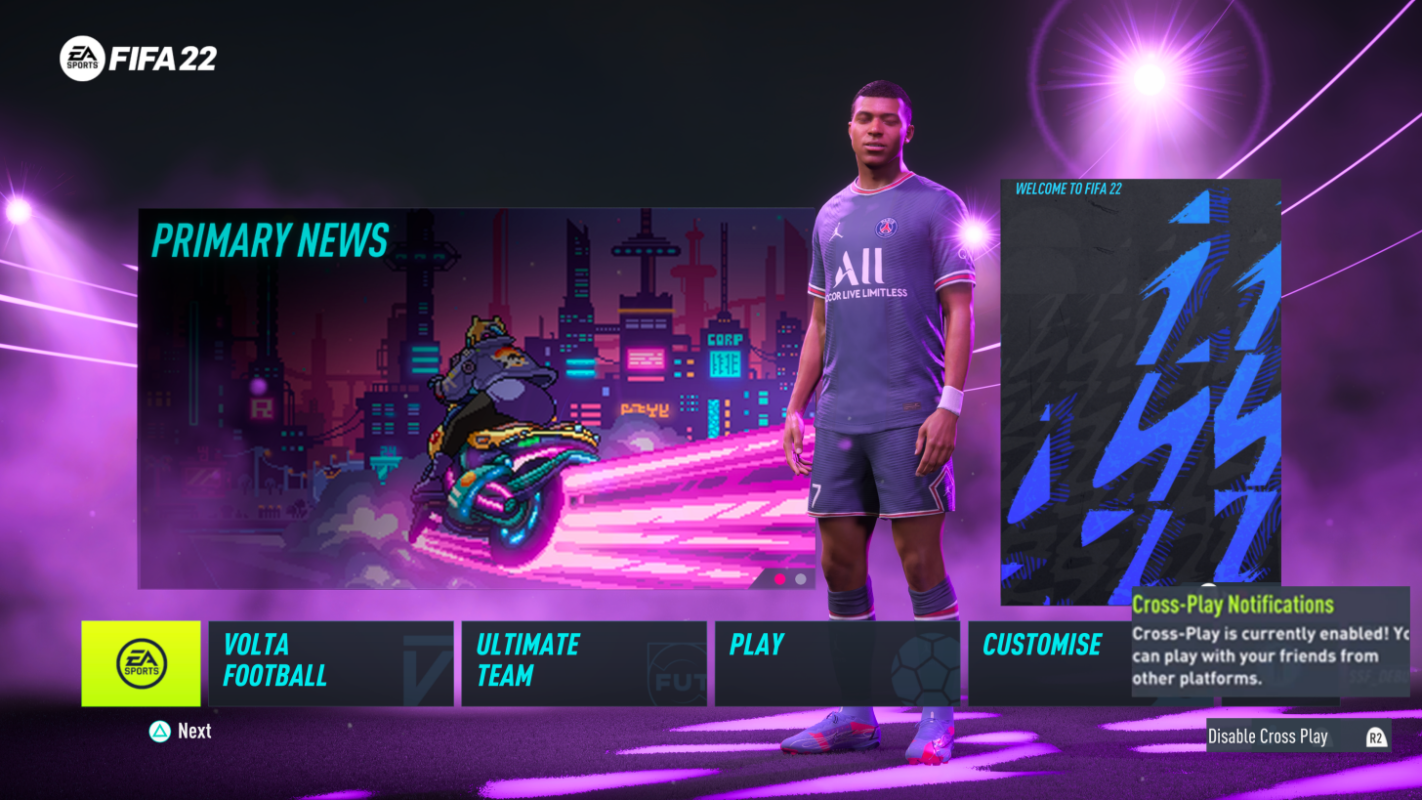Click the Disable Cross Play label

pyautogui.click(x=1268, y=736)
